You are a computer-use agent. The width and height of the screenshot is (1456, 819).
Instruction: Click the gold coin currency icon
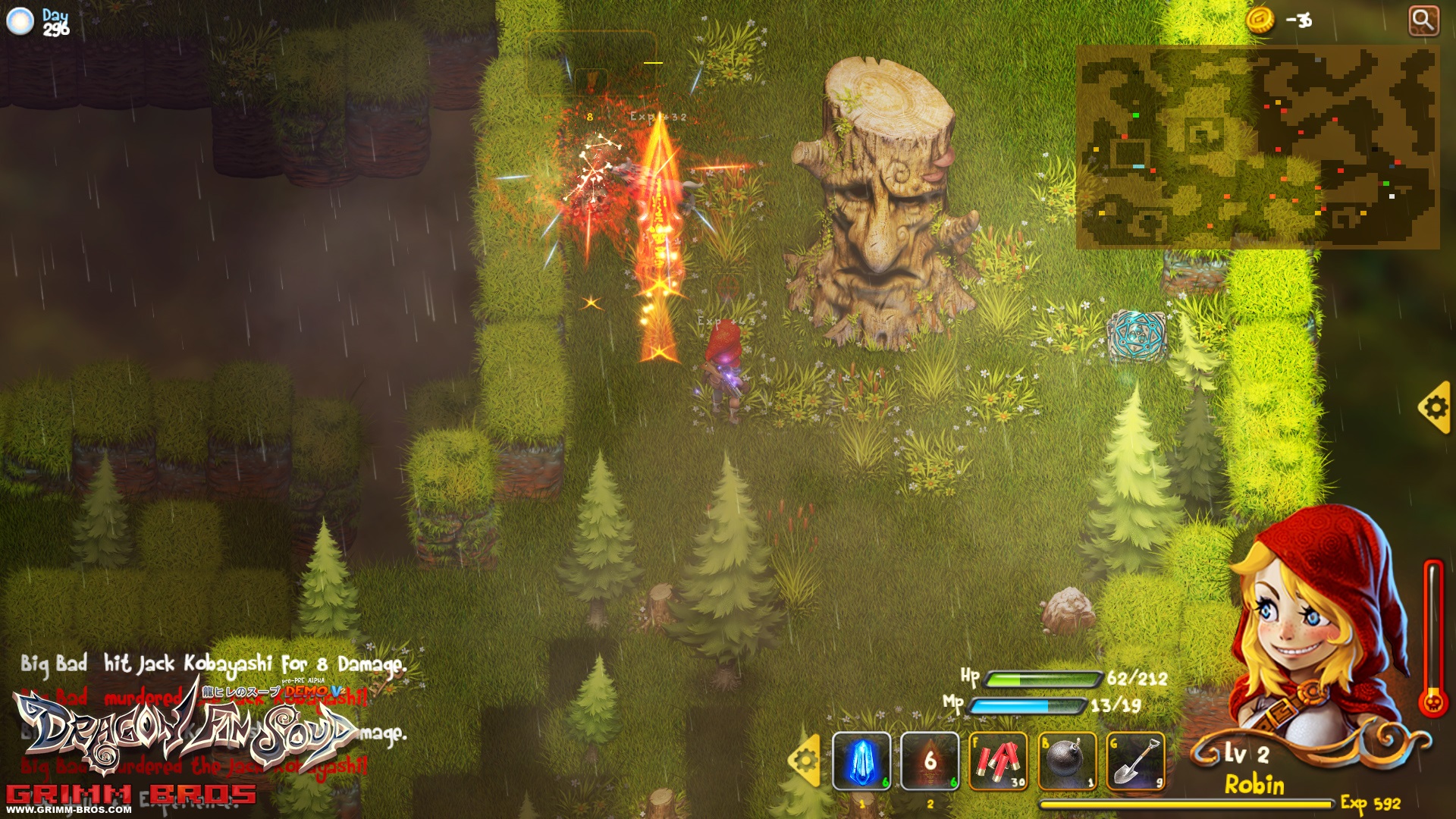click(1260, 20)
